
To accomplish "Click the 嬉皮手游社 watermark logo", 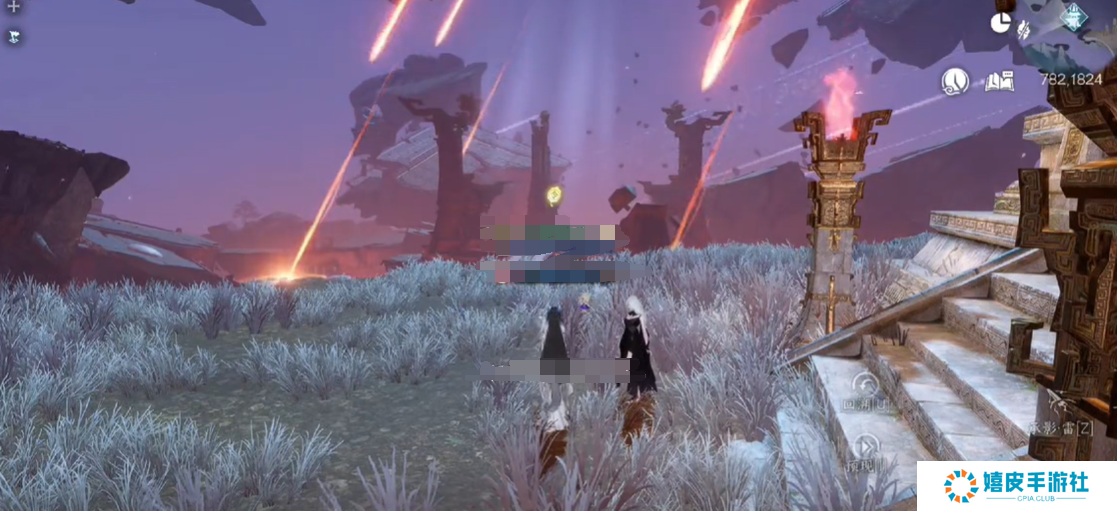I will [x=1016, y=485].
